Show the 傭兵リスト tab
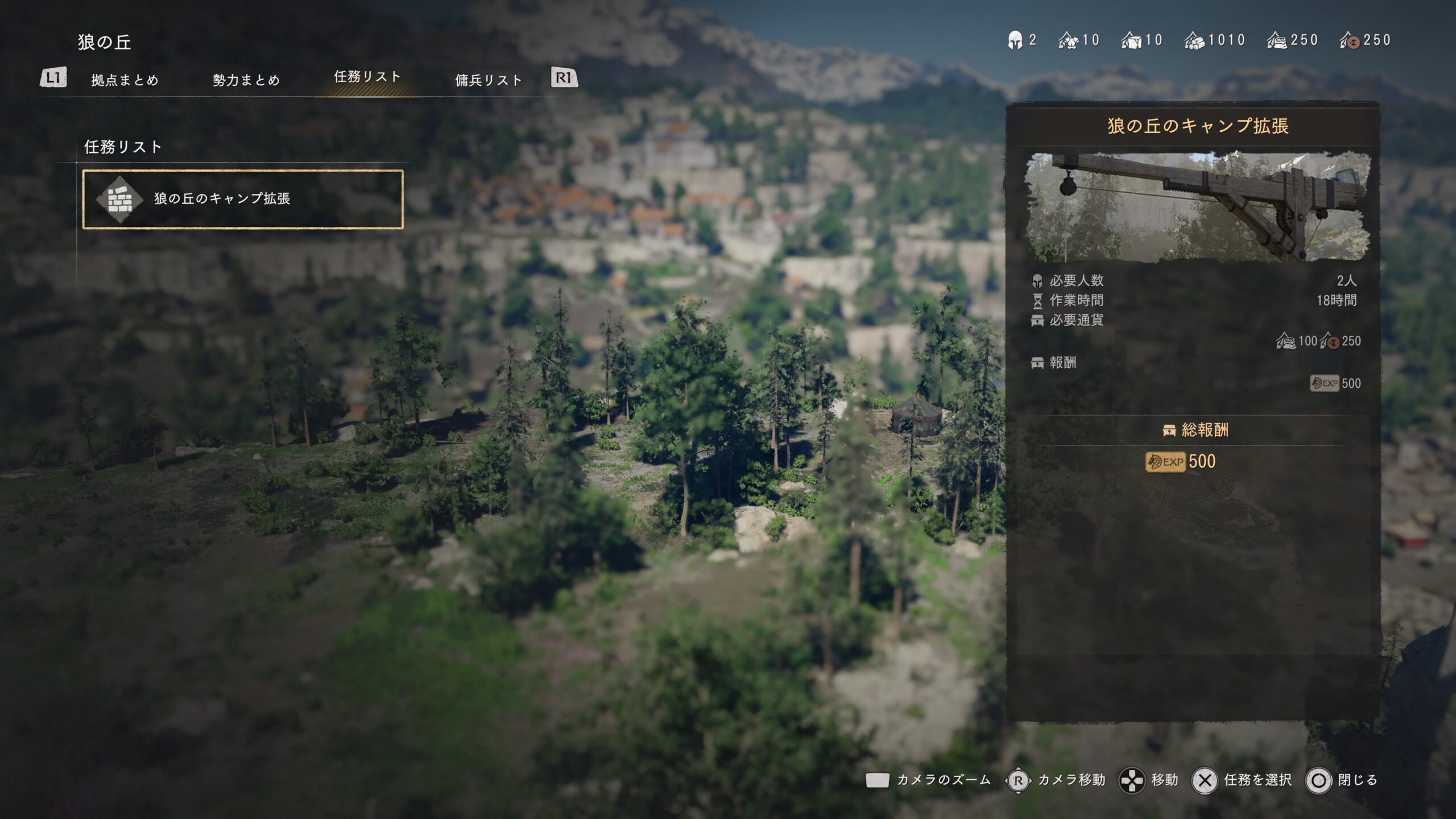This screenshot has width=1456, height=819. (489, 80)
